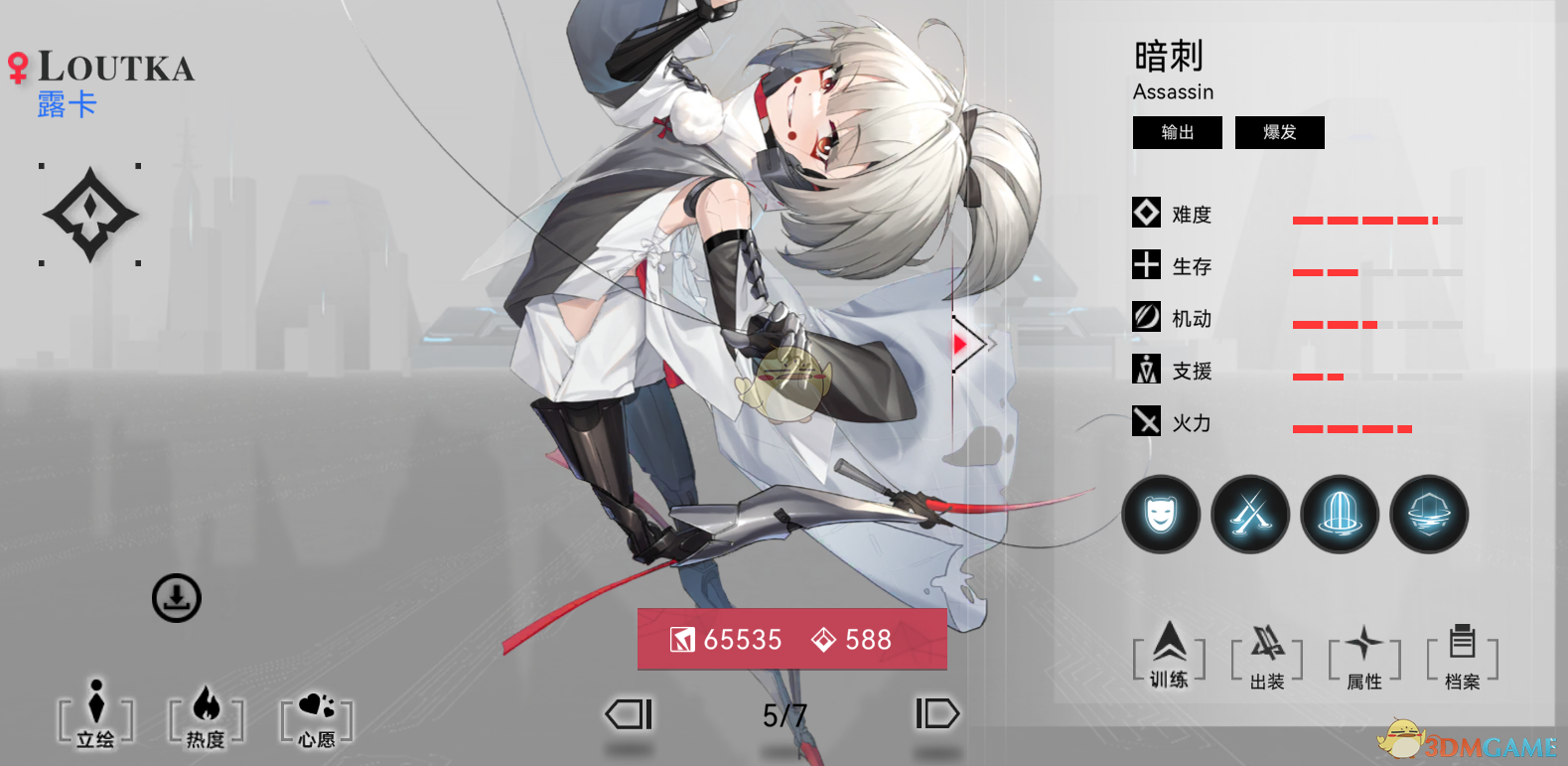Click the download icon near the character art
1568x766 pixels.
(x=177, y=598)
